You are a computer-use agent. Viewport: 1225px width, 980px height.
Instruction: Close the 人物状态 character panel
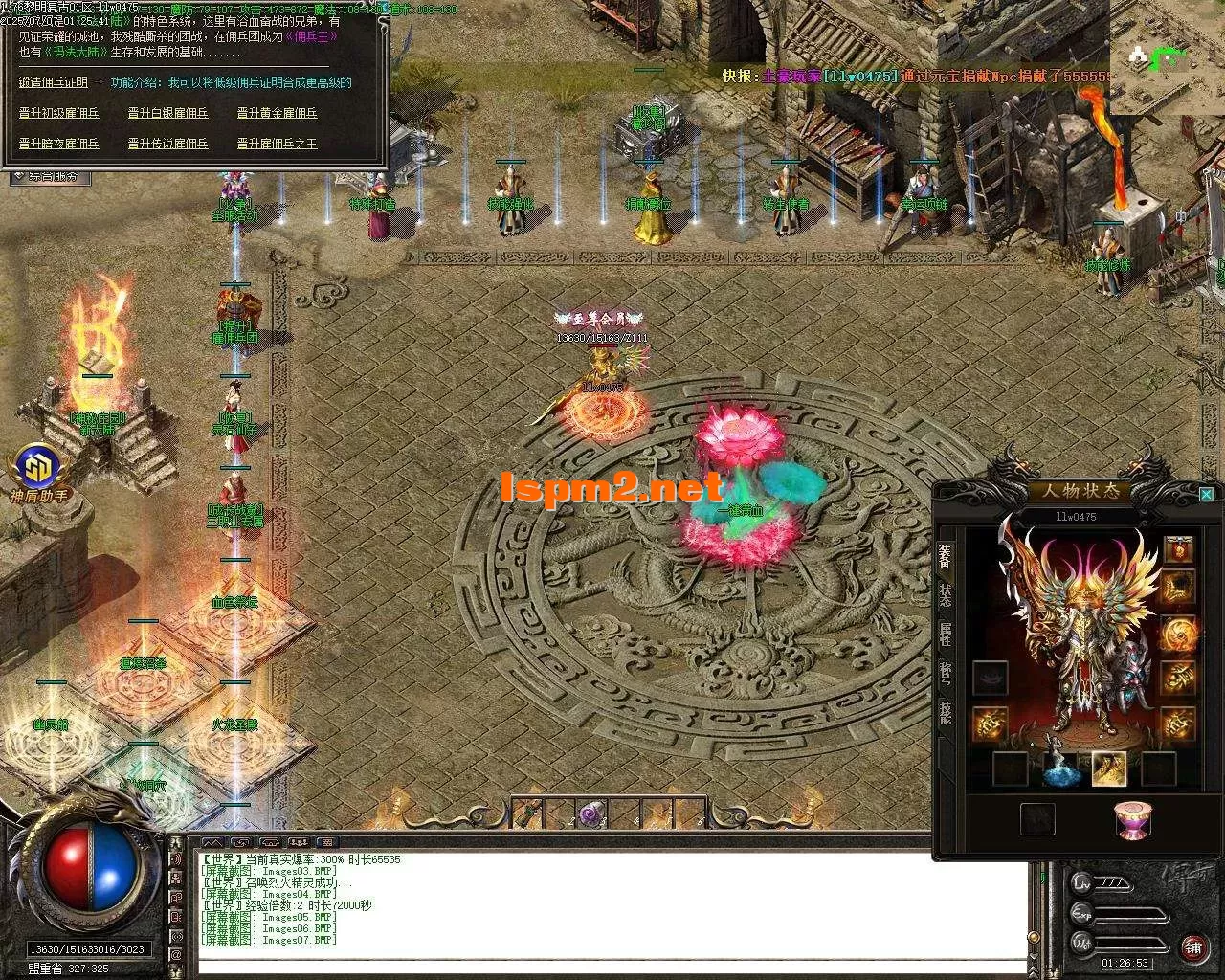(x=1206, y=494)
